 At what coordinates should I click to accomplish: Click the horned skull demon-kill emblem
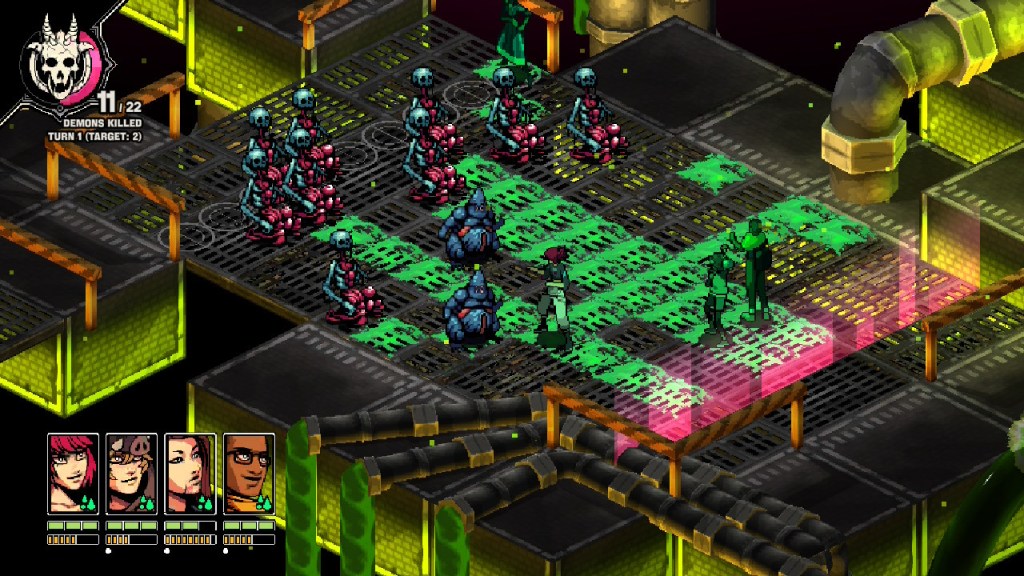pyautogui.click(x=60, y=61)
